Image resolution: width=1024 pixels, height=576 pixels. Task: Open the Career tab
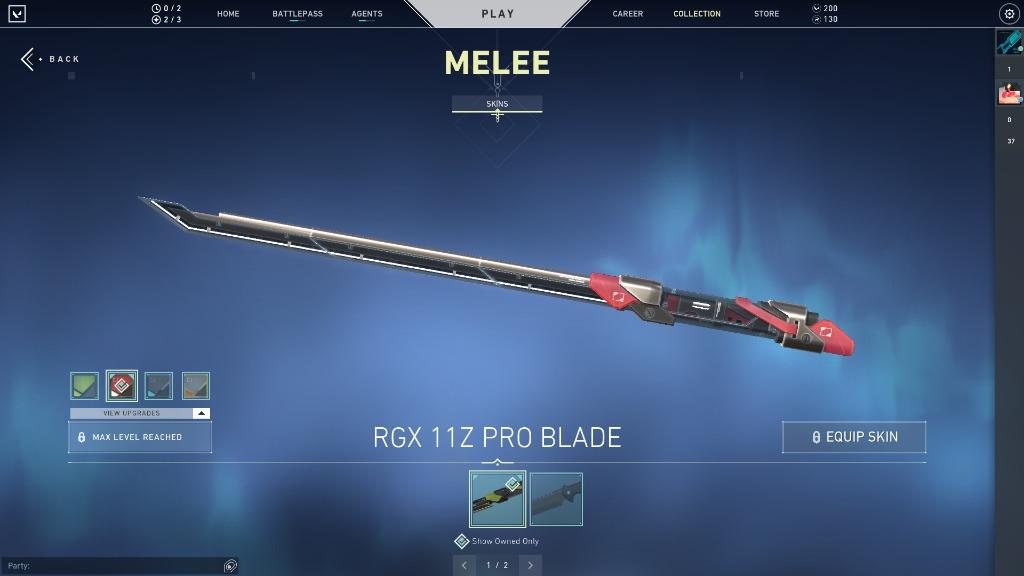point(628,14)
